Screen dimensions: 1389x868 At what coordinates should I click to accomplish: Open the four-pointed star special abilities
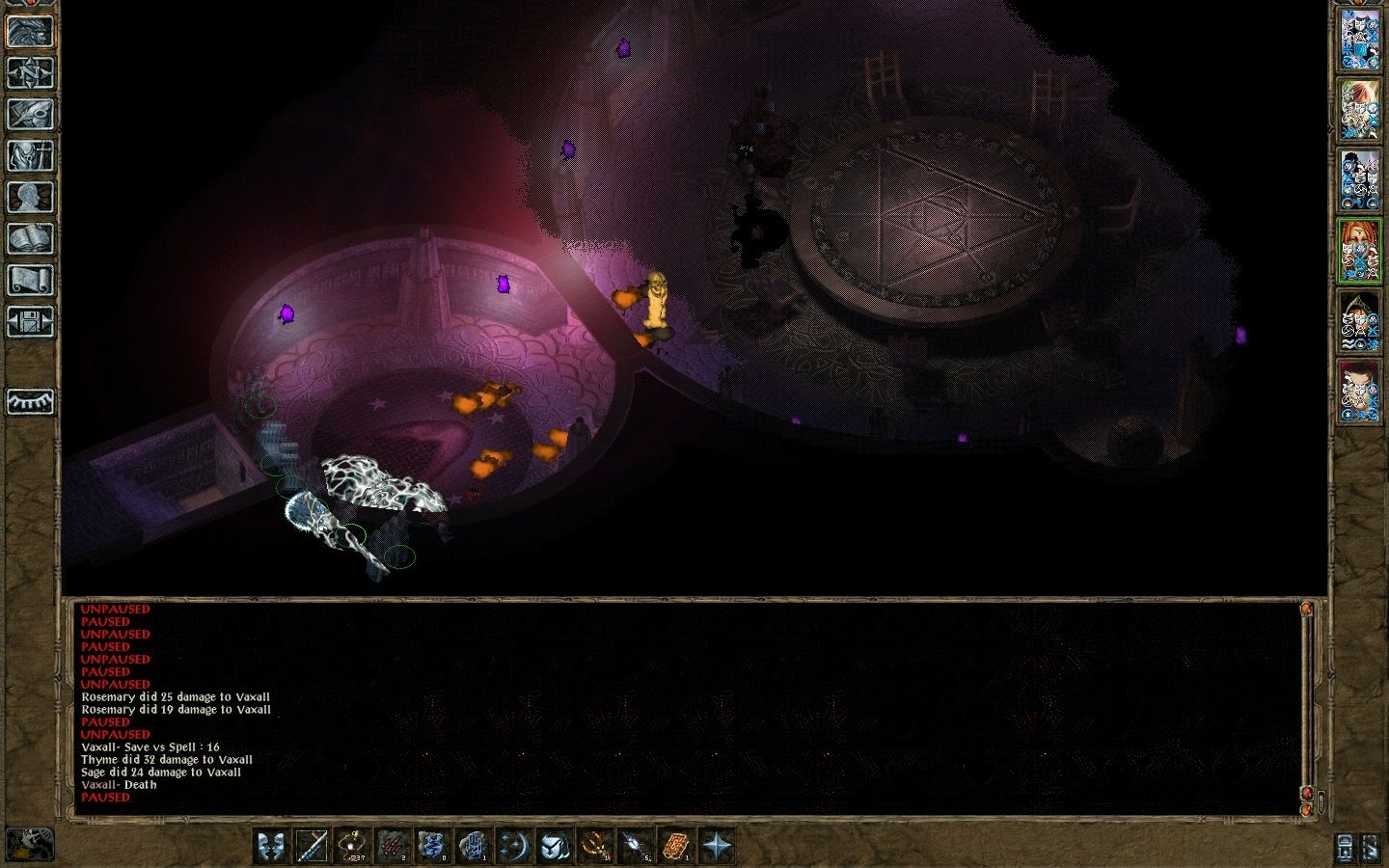(717, 846)
